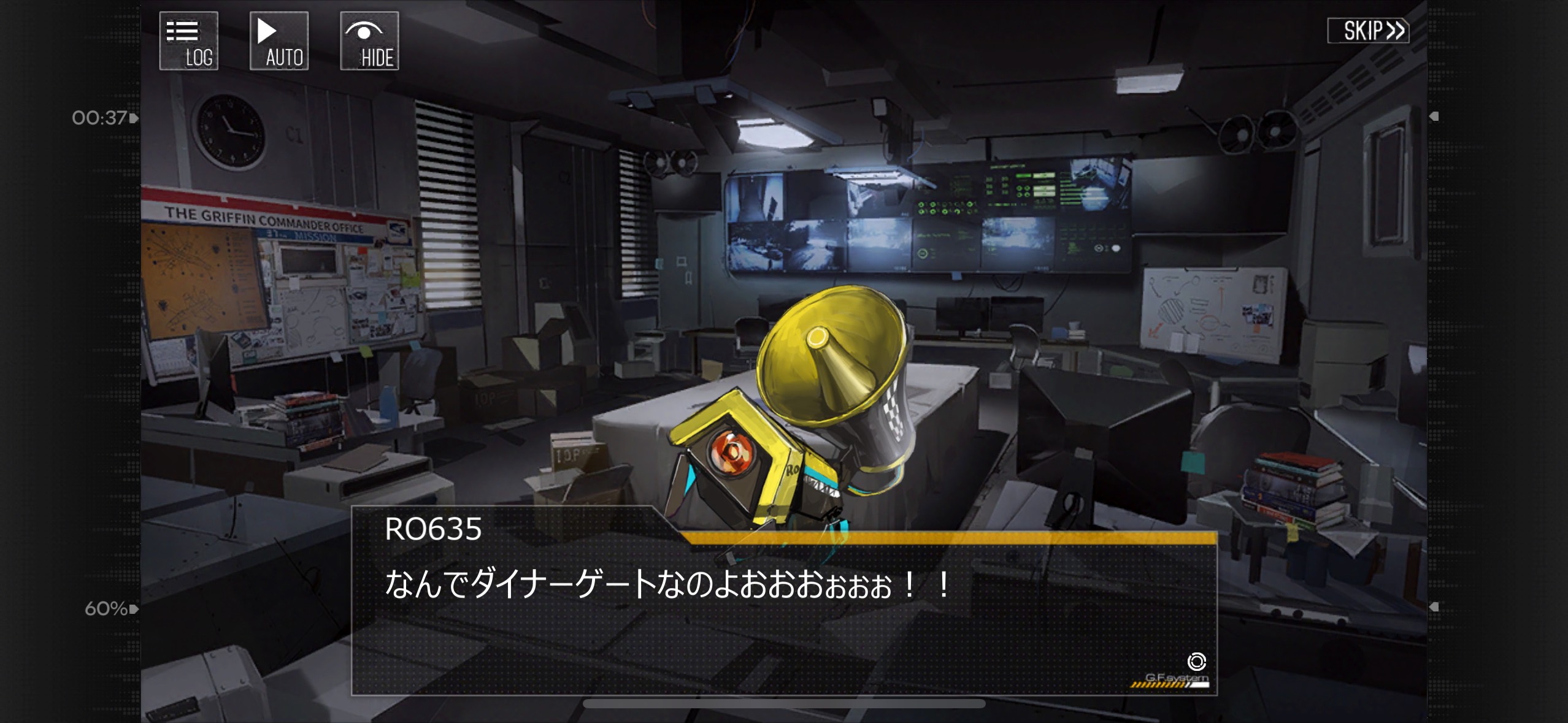
Task: Skip the story scene
Action: pos(1368,31)
